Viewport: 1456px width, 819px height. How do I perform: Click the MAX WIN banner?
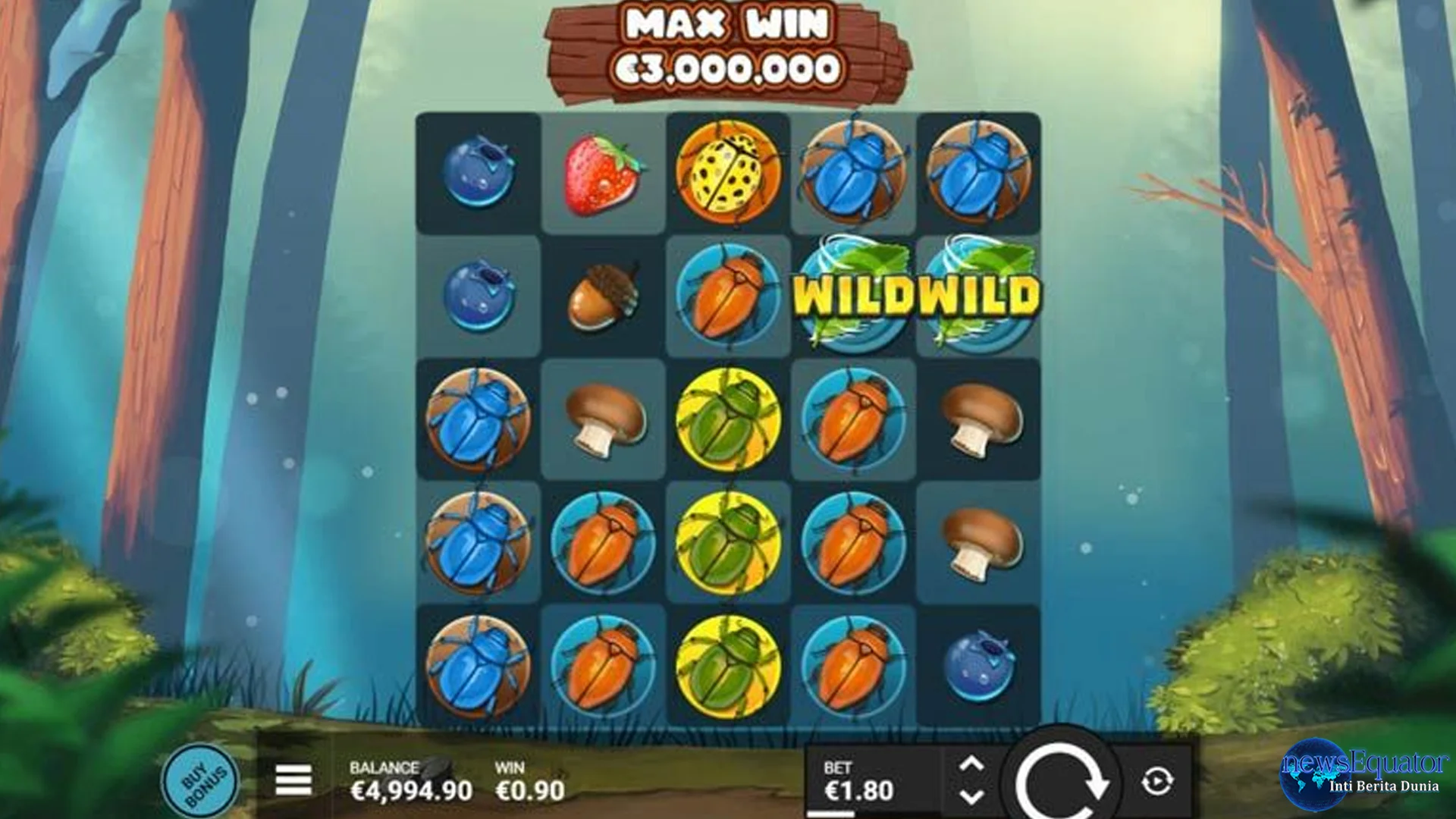[728, 45]
